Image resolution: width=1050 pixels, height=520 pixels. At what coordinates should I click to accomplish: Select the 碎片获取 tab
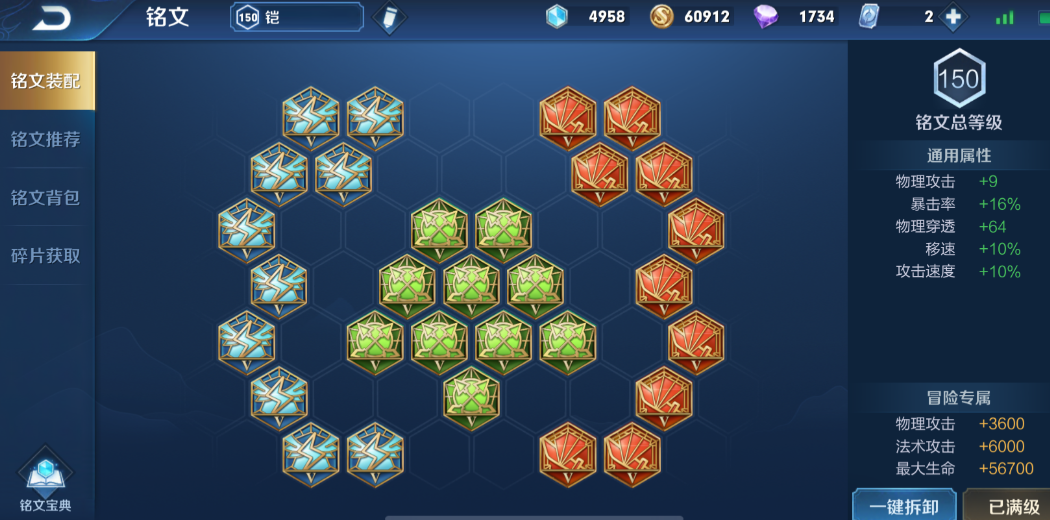46,255
